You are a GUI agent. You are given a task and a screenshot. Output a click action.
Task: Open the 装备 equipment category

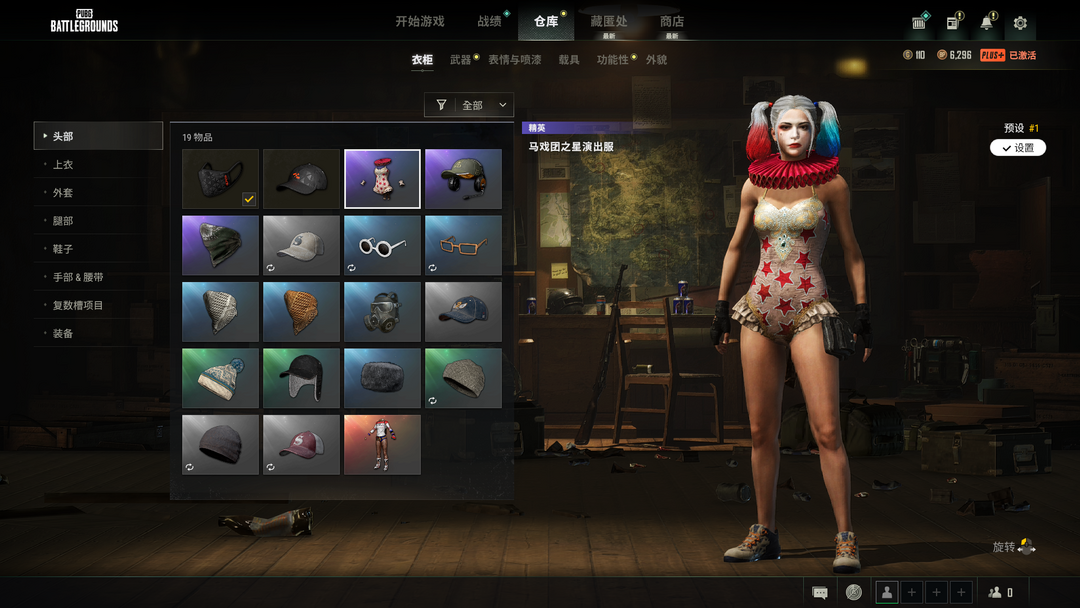point(63,333)
